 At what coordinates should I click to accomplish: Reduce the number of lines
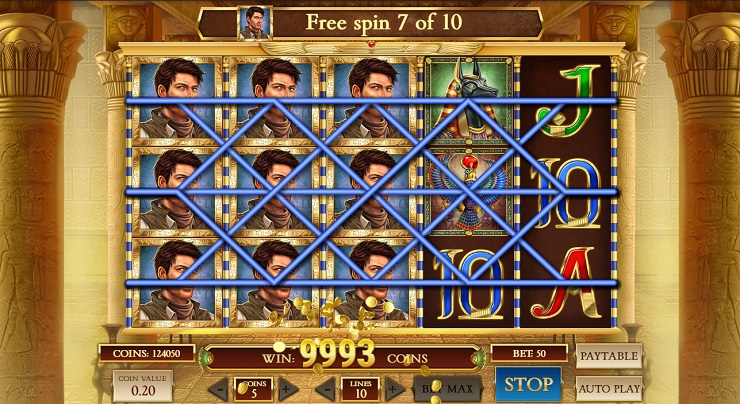pyautogui.click(x=329, y=387)
